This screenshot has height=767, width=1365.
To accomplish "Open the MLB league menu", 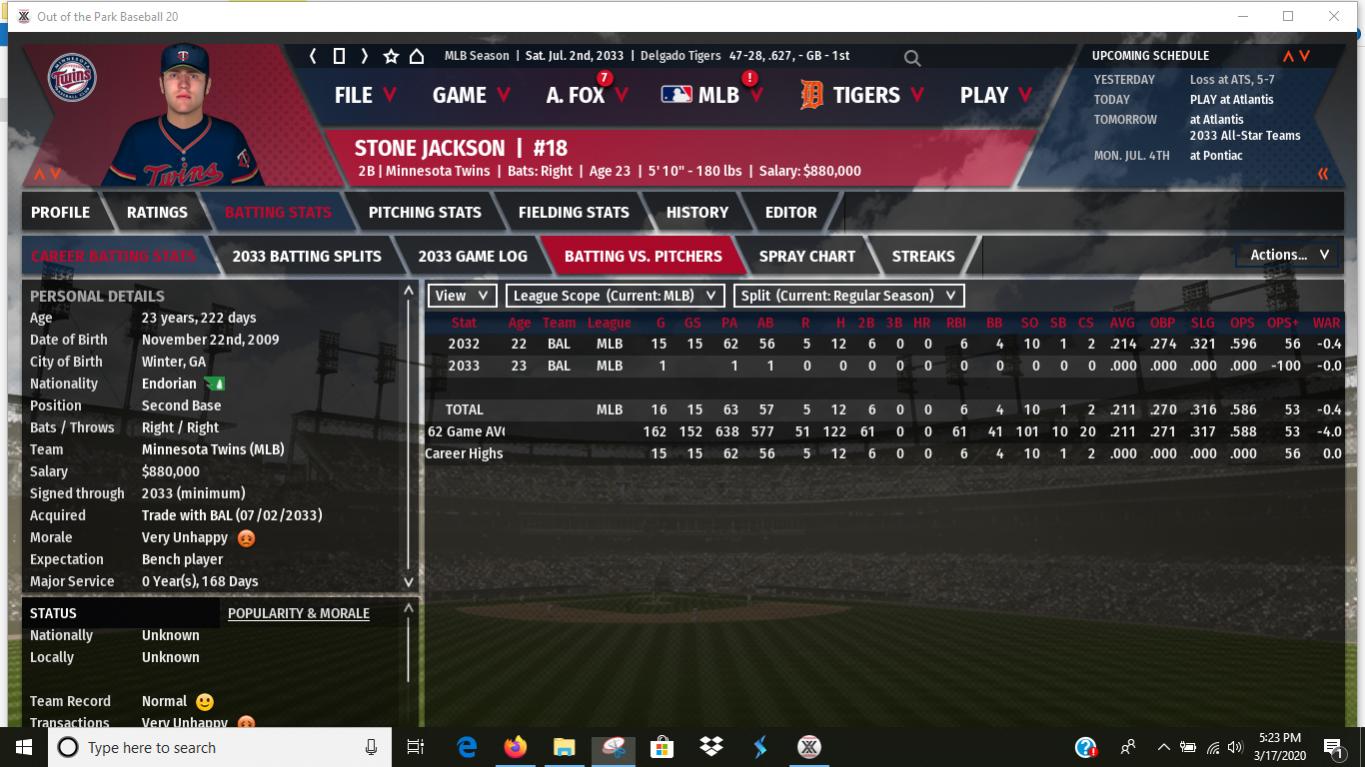I will [x=712, y=95].
